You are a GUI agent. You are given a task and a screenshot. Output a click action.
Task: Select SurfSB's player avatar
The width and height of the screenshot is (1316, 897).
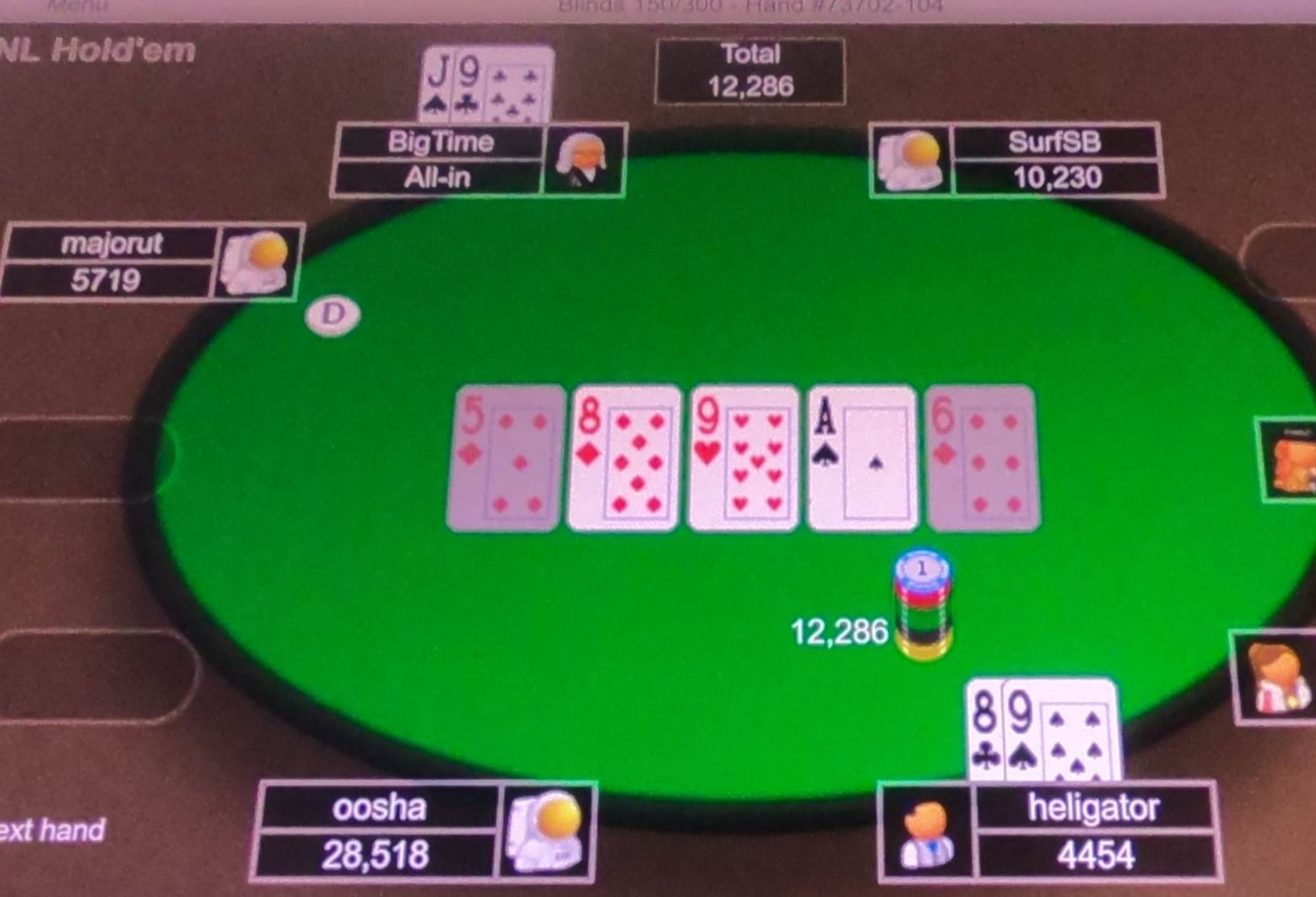coord(910,160)
